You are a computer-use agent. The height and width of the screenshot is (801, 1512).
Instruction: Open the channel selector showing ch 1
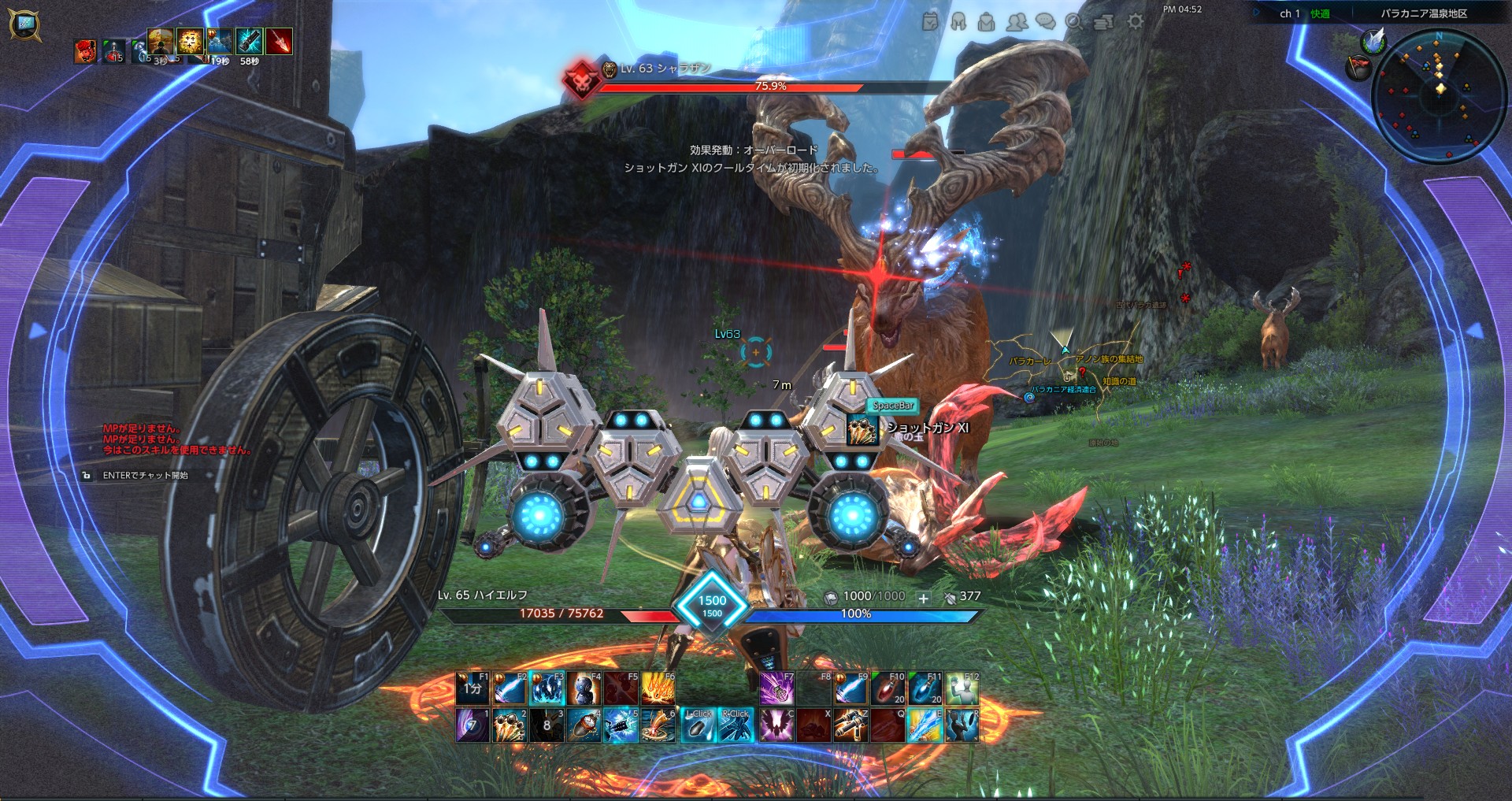[1290, 13]
